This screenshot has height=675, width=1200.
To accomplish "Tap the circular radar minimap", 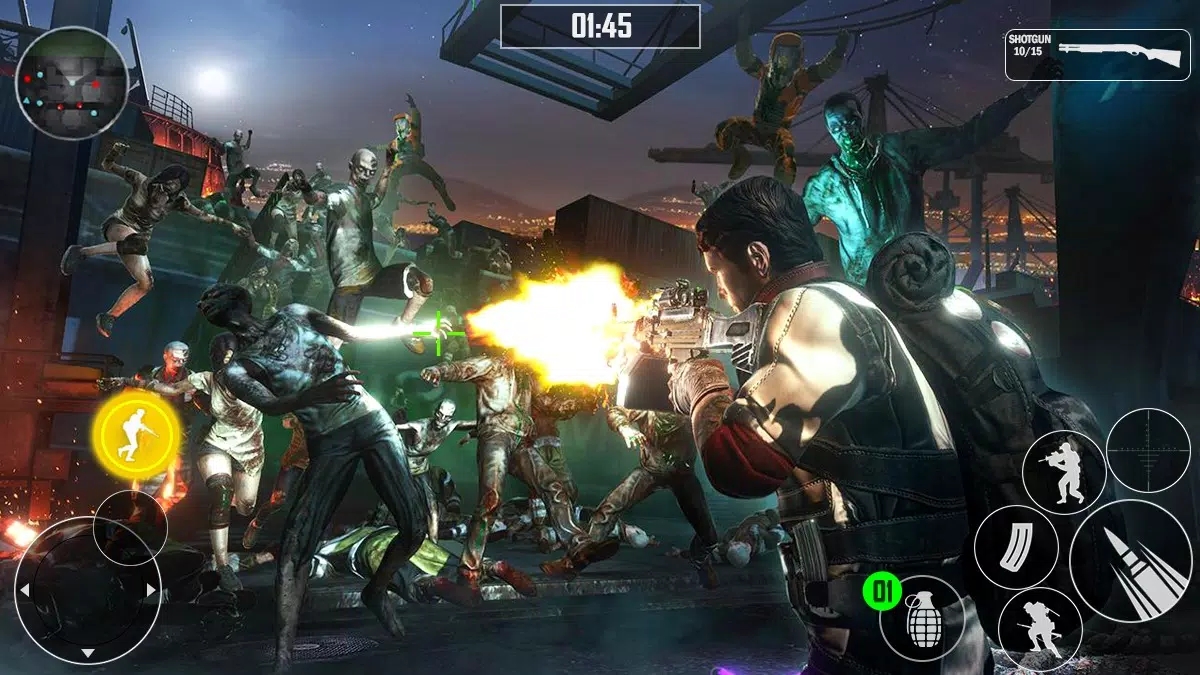I will coord(71,83).
